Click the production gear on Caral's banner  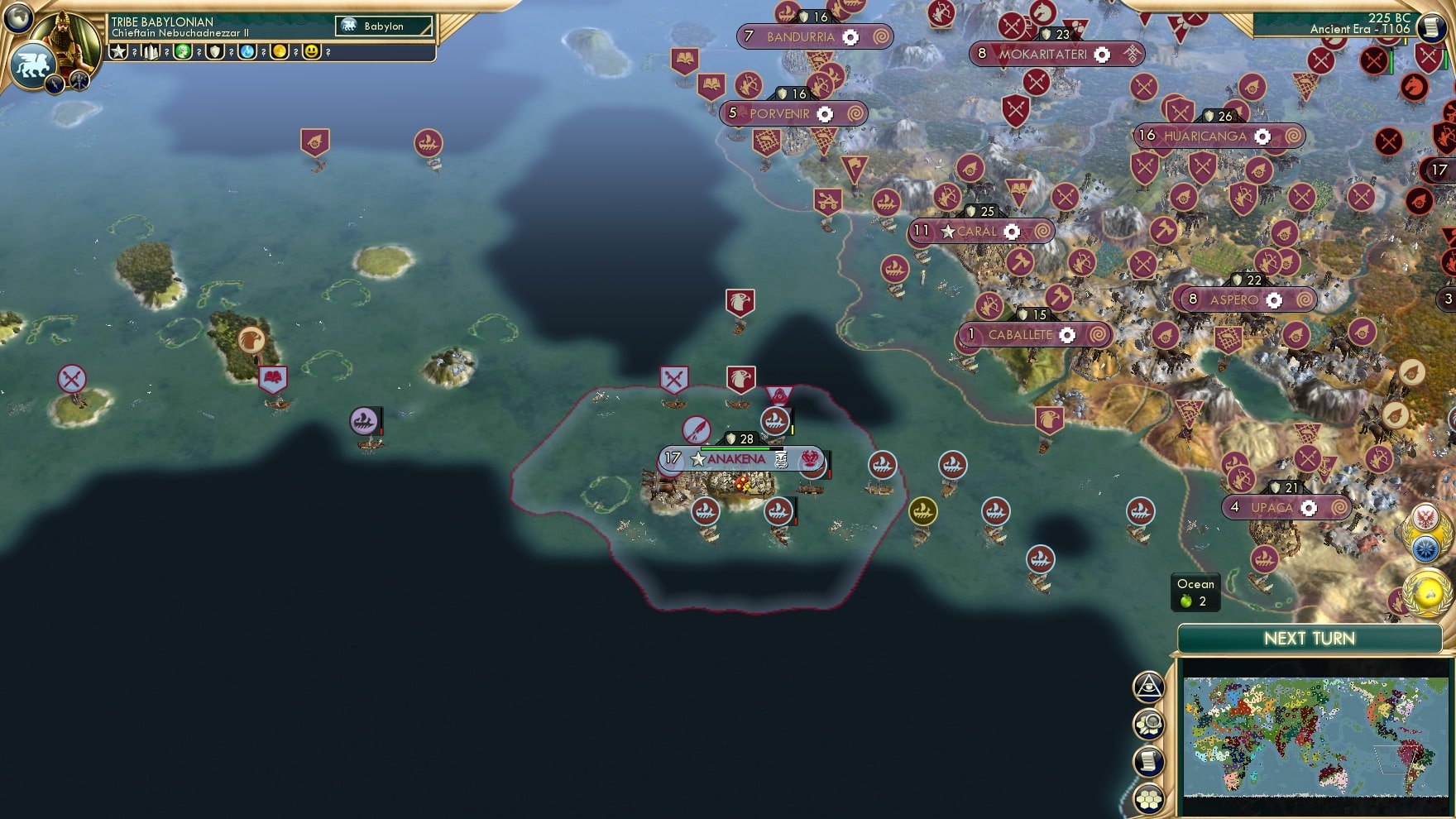(1012, 232)
